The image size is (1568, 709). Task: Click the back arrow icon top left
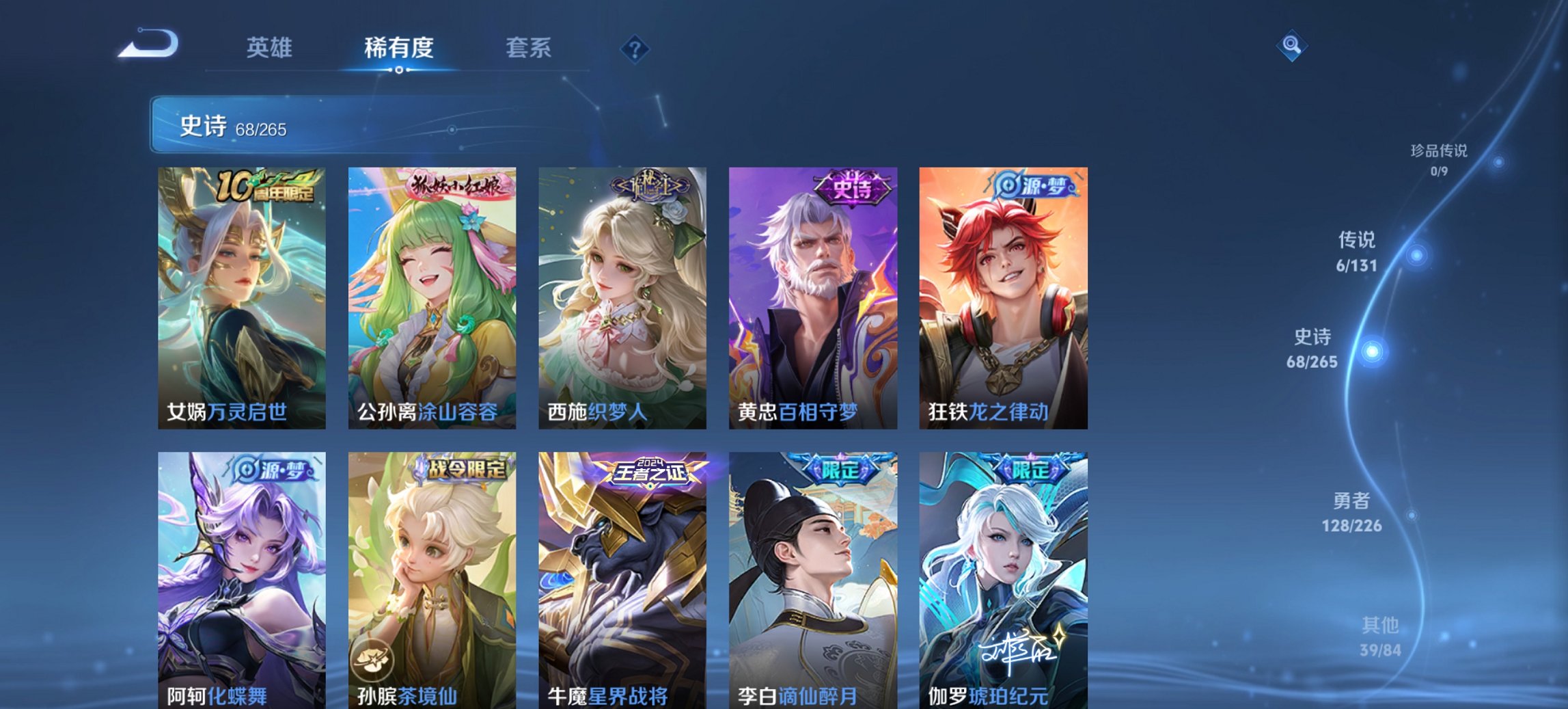pos(149,42)
